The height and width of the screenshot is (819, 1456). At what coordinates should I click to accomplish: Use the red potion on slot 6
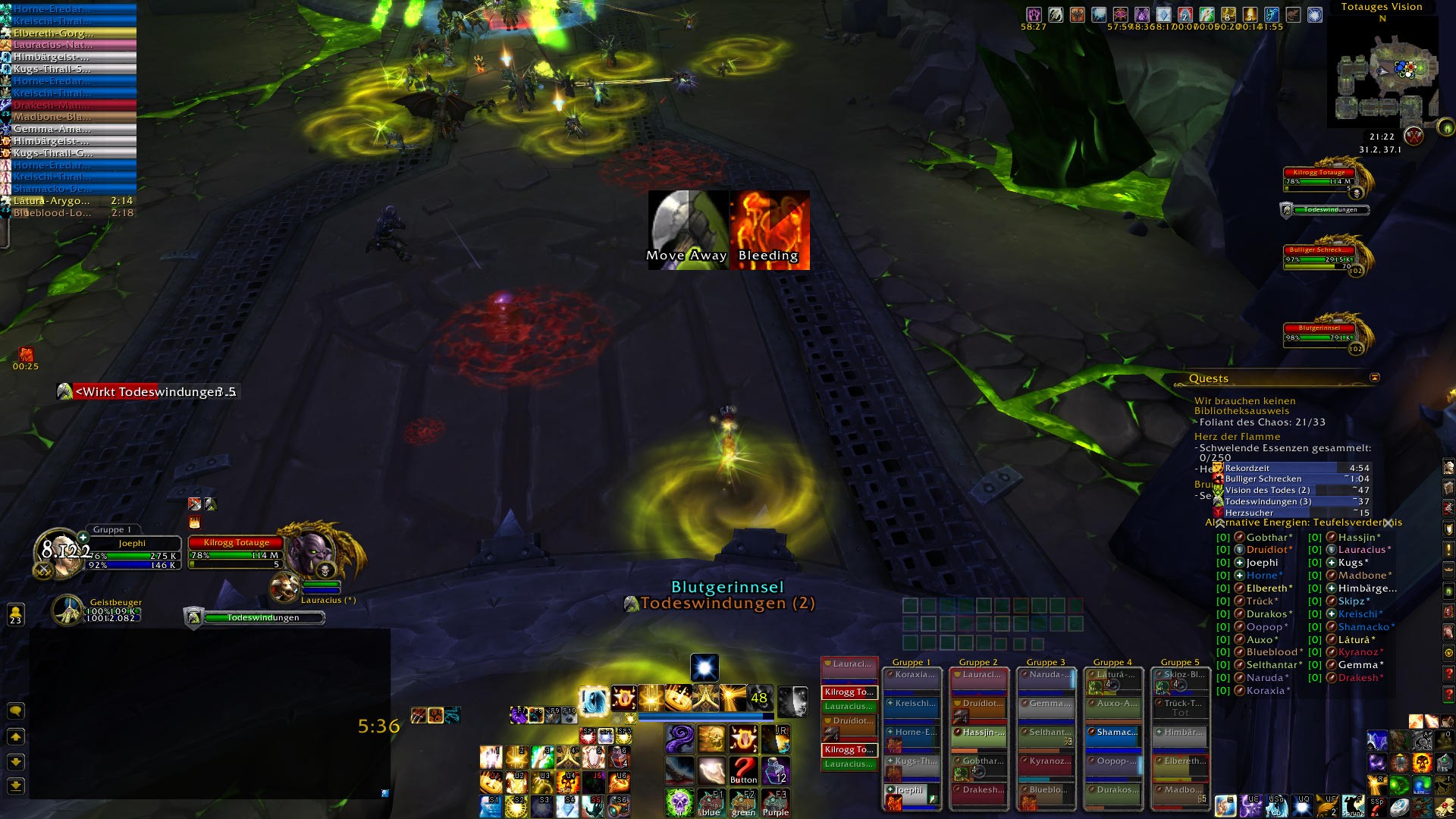[620, 756]
